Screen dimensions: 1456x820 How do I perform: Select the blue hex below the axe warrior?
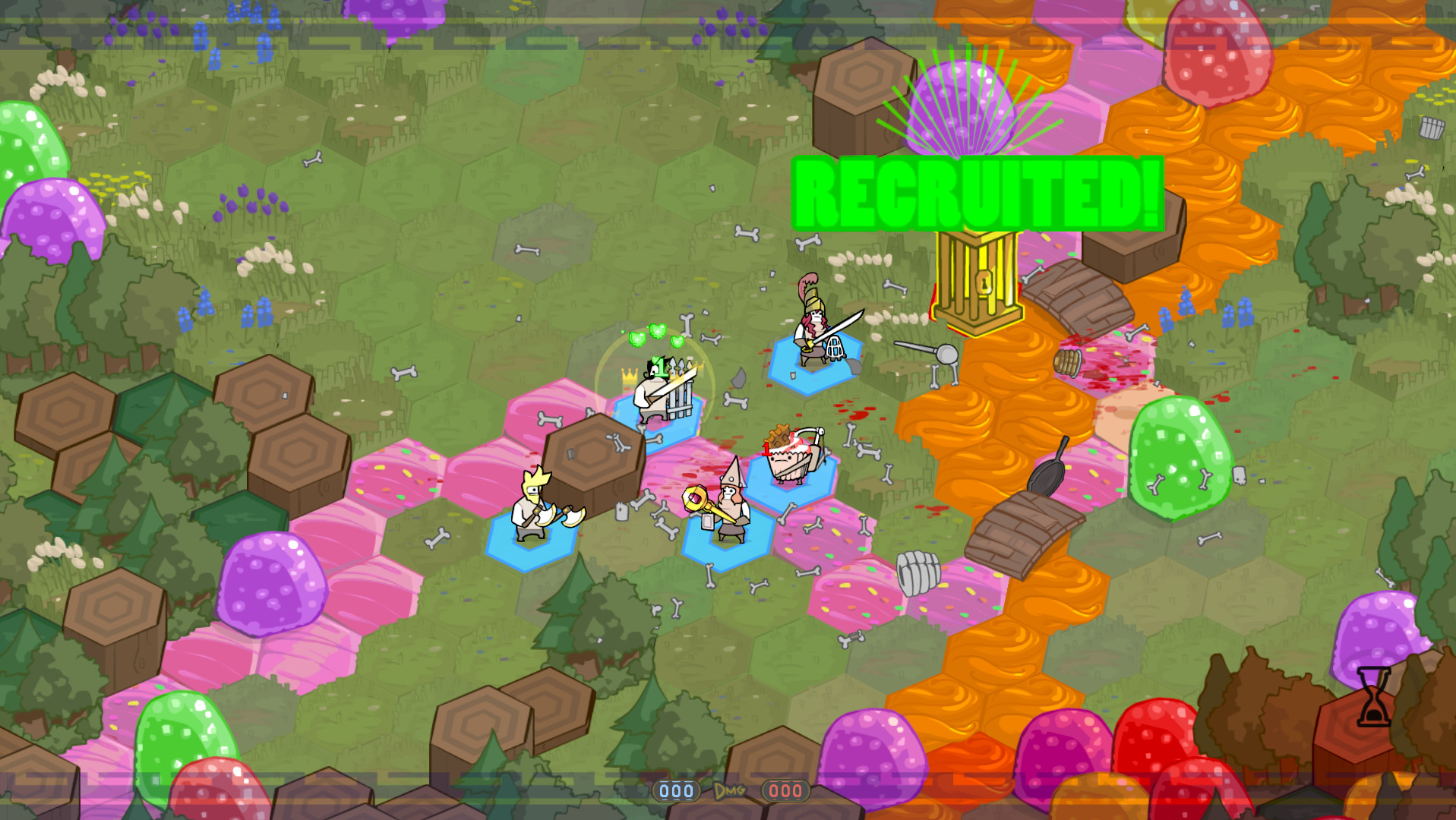(x=532, y=553)
